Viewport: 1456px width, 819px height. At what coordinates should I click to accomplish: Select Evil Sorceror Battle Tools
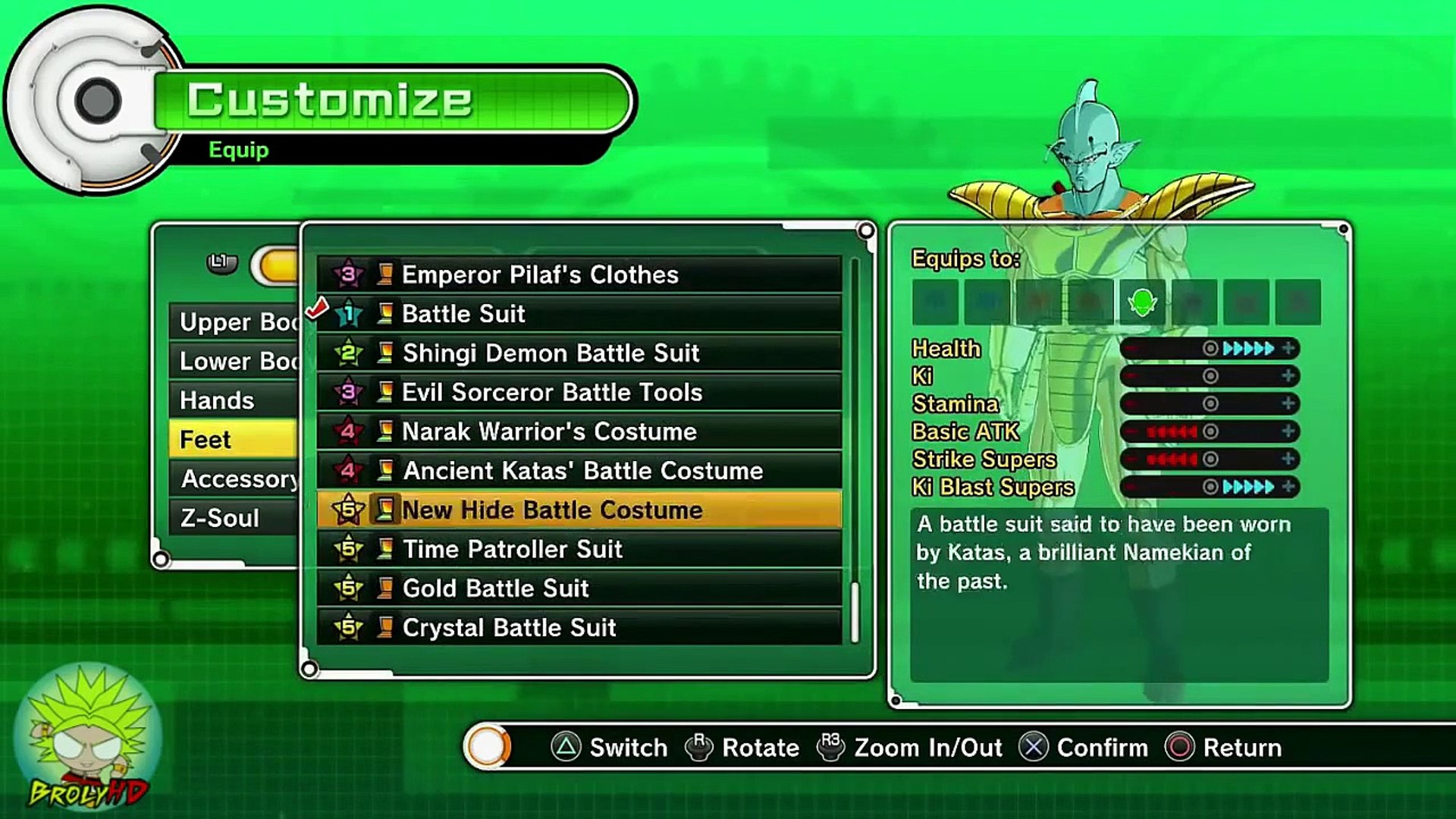(579, 393)
